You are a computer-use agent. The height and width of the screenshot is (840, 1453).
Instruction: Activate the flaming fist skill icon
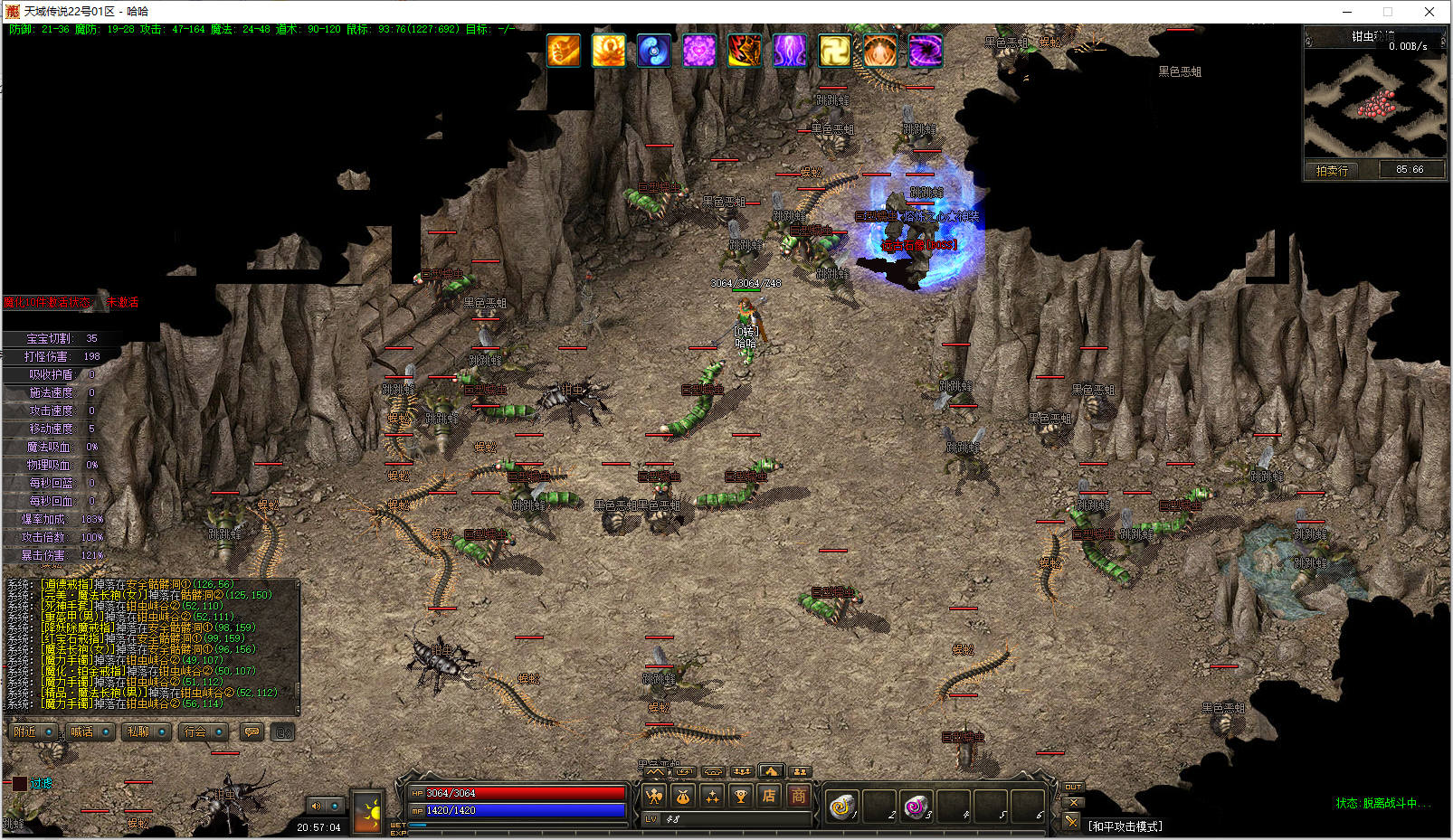coord(564,51)
